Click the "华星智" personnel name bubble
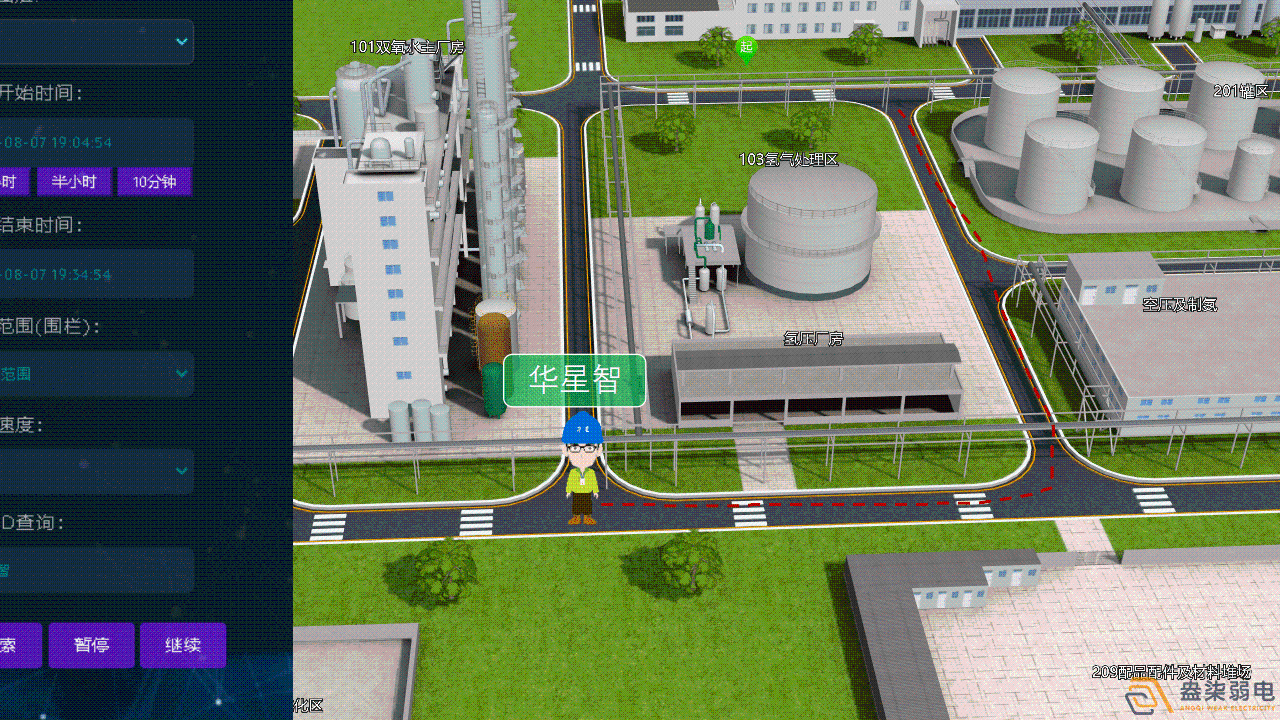Screen dimensions: 1280x720 pyautogui.click(x=574, y=380)
